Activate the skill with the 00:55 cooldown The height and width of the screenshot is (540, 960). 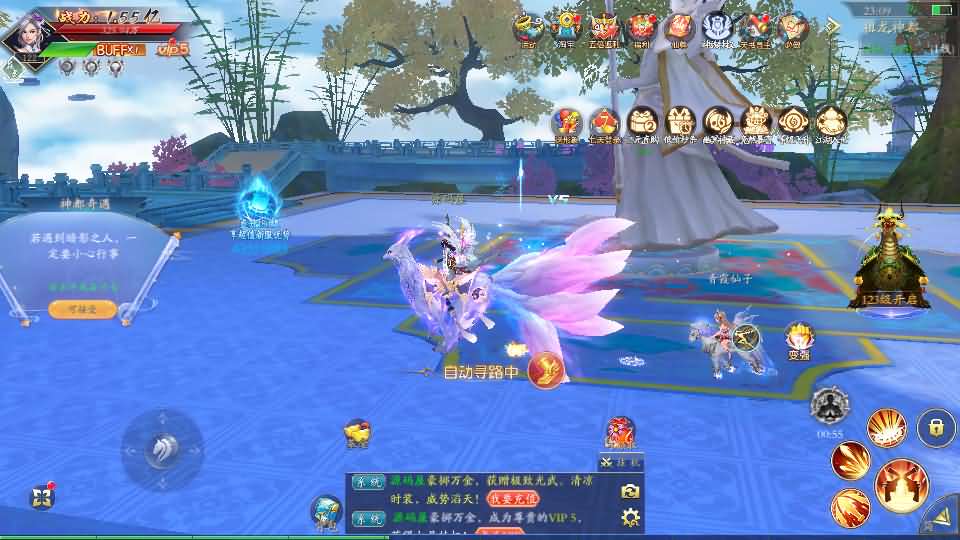tap(829, 406)
